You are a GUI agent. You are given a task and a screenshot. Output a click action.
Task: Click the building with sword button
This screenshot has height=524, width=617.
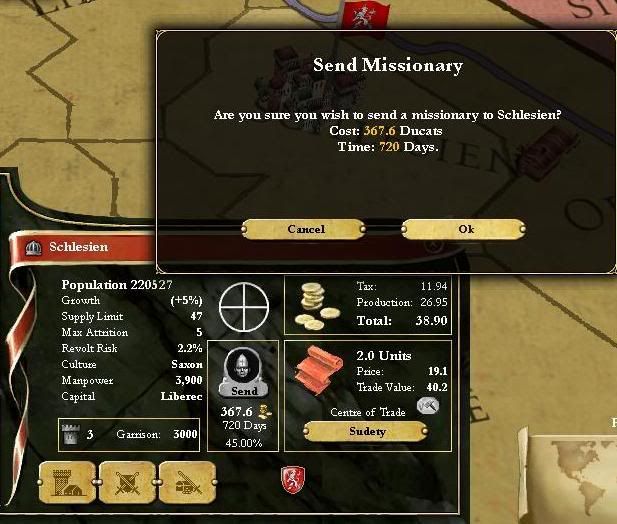[187, 483]
